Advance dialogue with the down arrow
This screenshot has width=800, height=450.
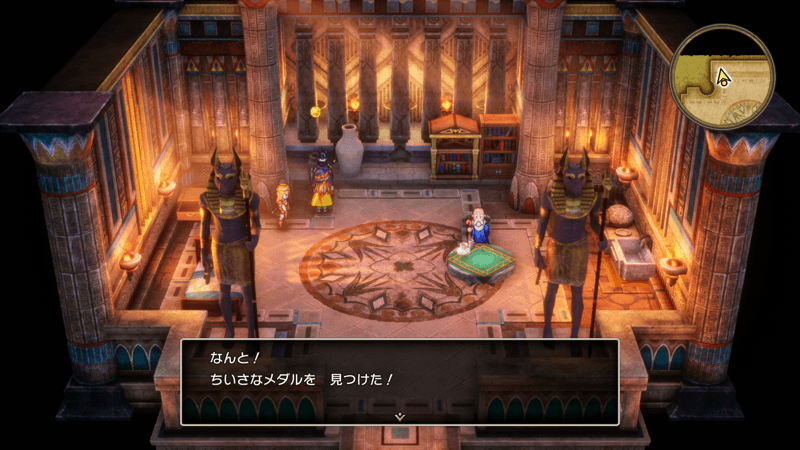(x=399, y=415)
